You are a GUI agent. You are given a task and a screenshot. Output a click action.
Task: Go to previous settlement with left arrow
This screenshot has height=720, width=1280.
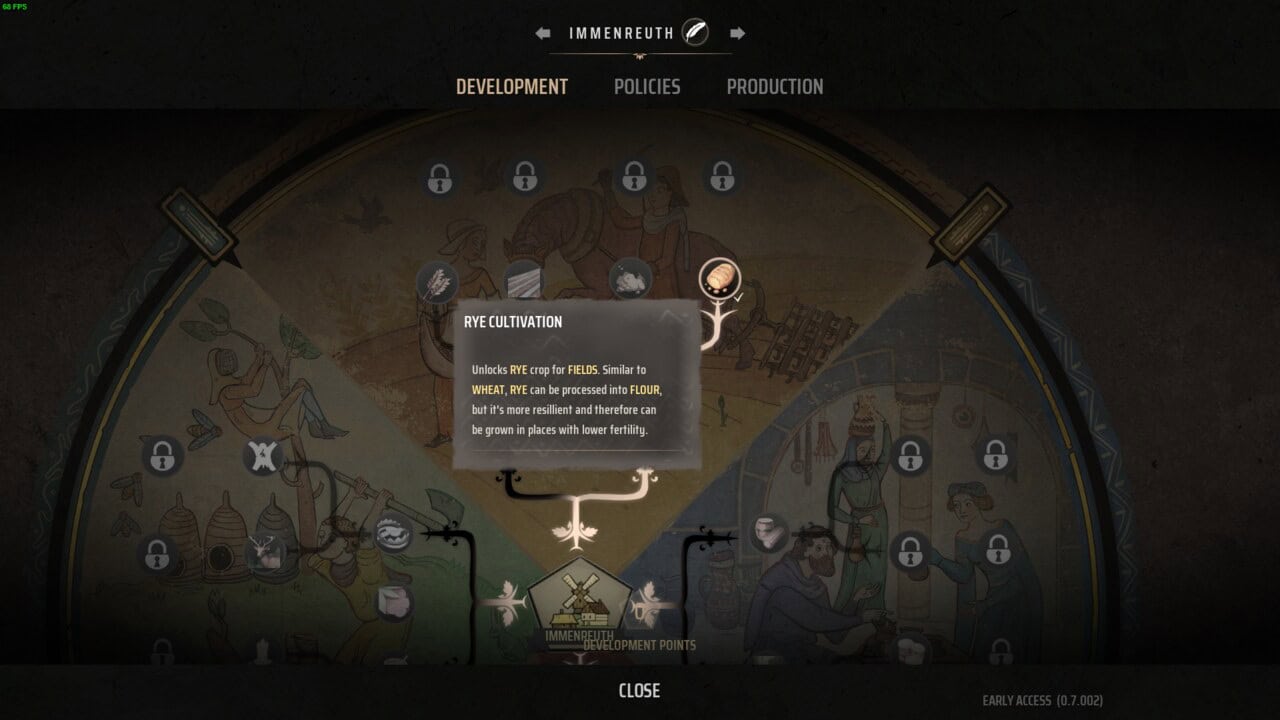(543, 33)
